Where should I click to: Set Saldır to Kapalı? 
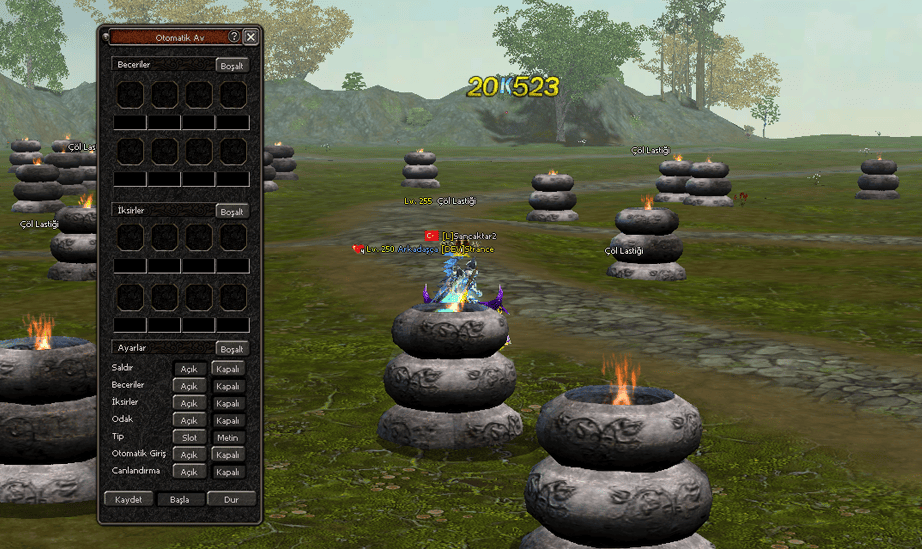[228, 369]
